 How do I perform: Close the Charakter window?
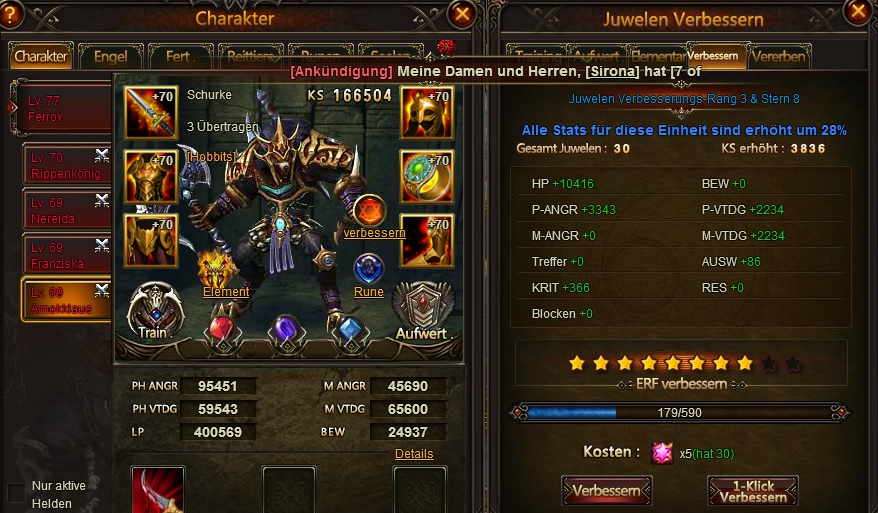click(461, 14)
